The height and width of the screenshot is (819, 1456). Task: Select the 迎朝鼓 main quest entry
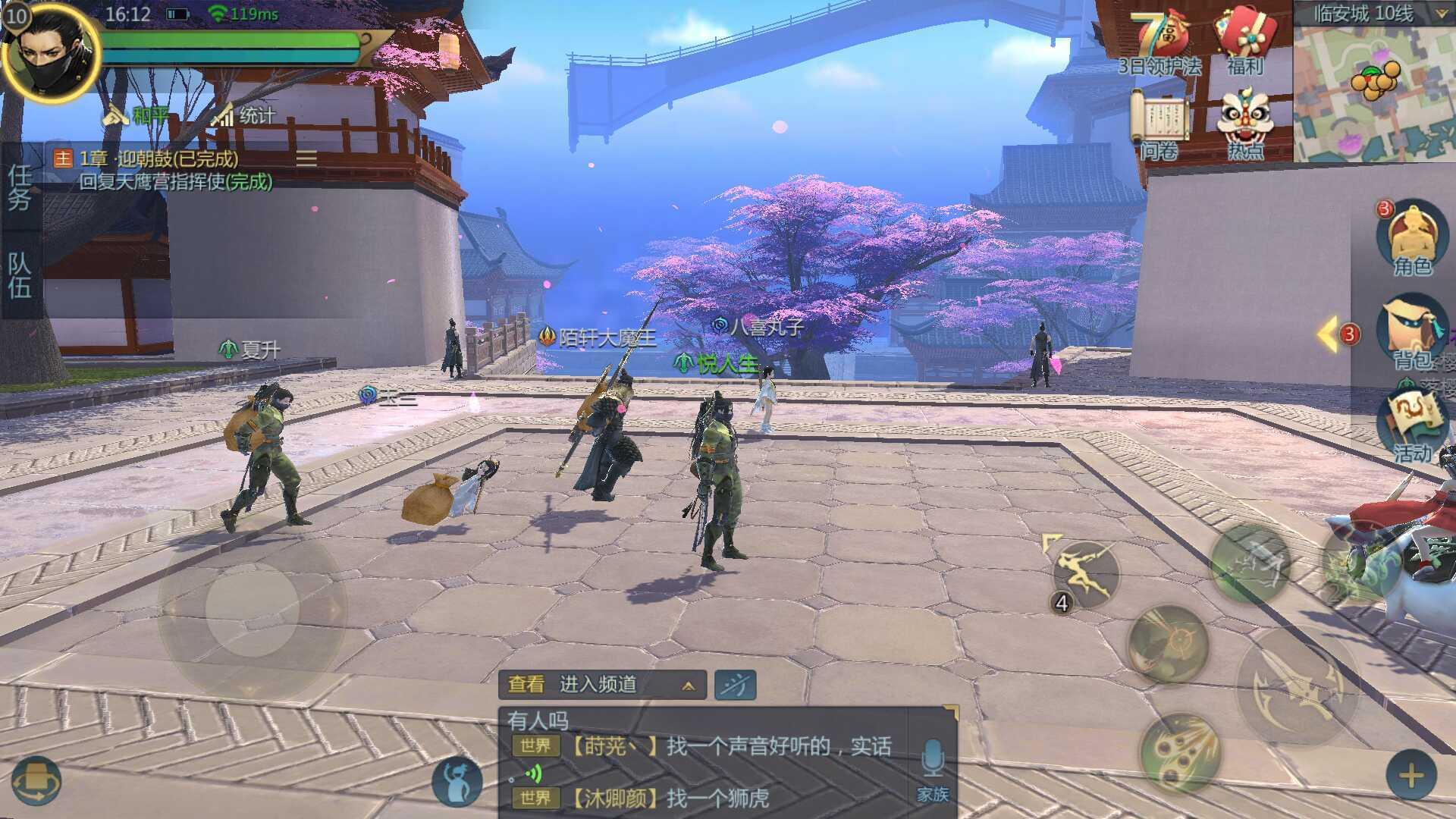[159, 159]
